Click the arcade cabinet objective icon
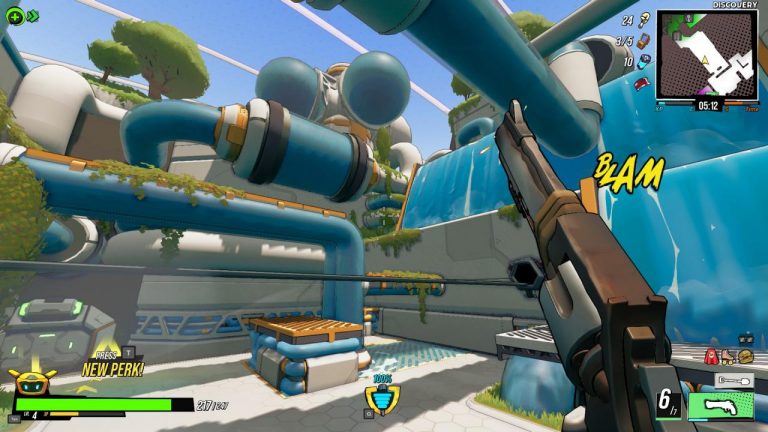Image resolution: width=768 pixels, height=432 pixels. (x=645, y=41)
